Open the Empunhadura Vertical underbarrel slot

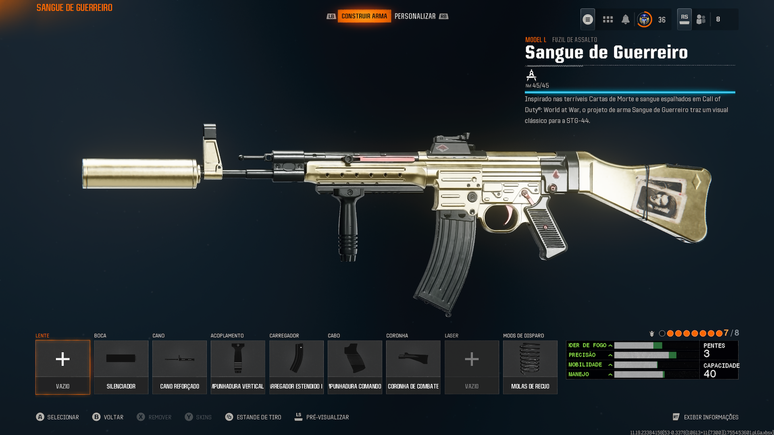tap(238, 366)
